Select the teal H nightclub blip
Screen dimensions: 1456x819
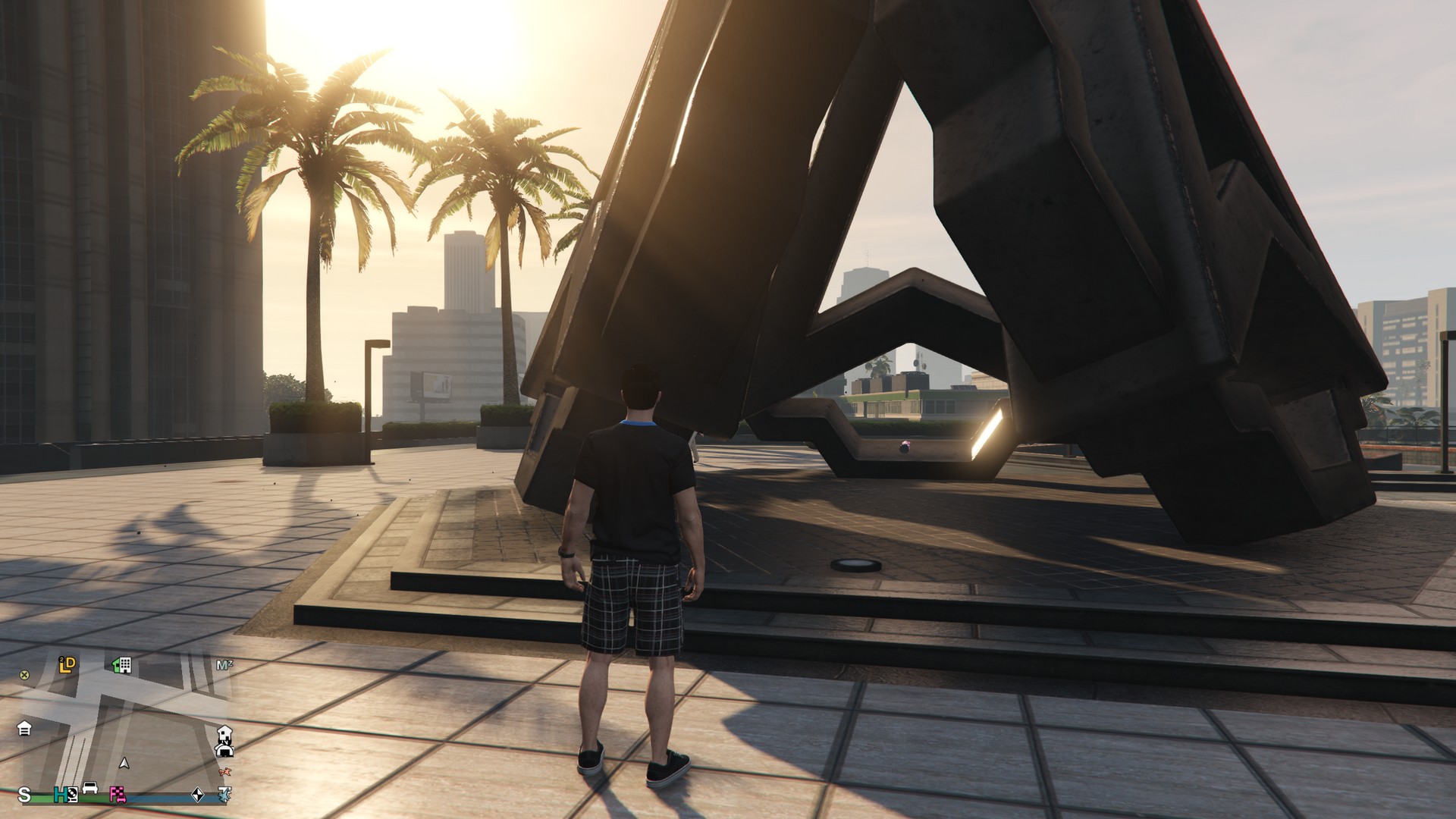[61, 795]
